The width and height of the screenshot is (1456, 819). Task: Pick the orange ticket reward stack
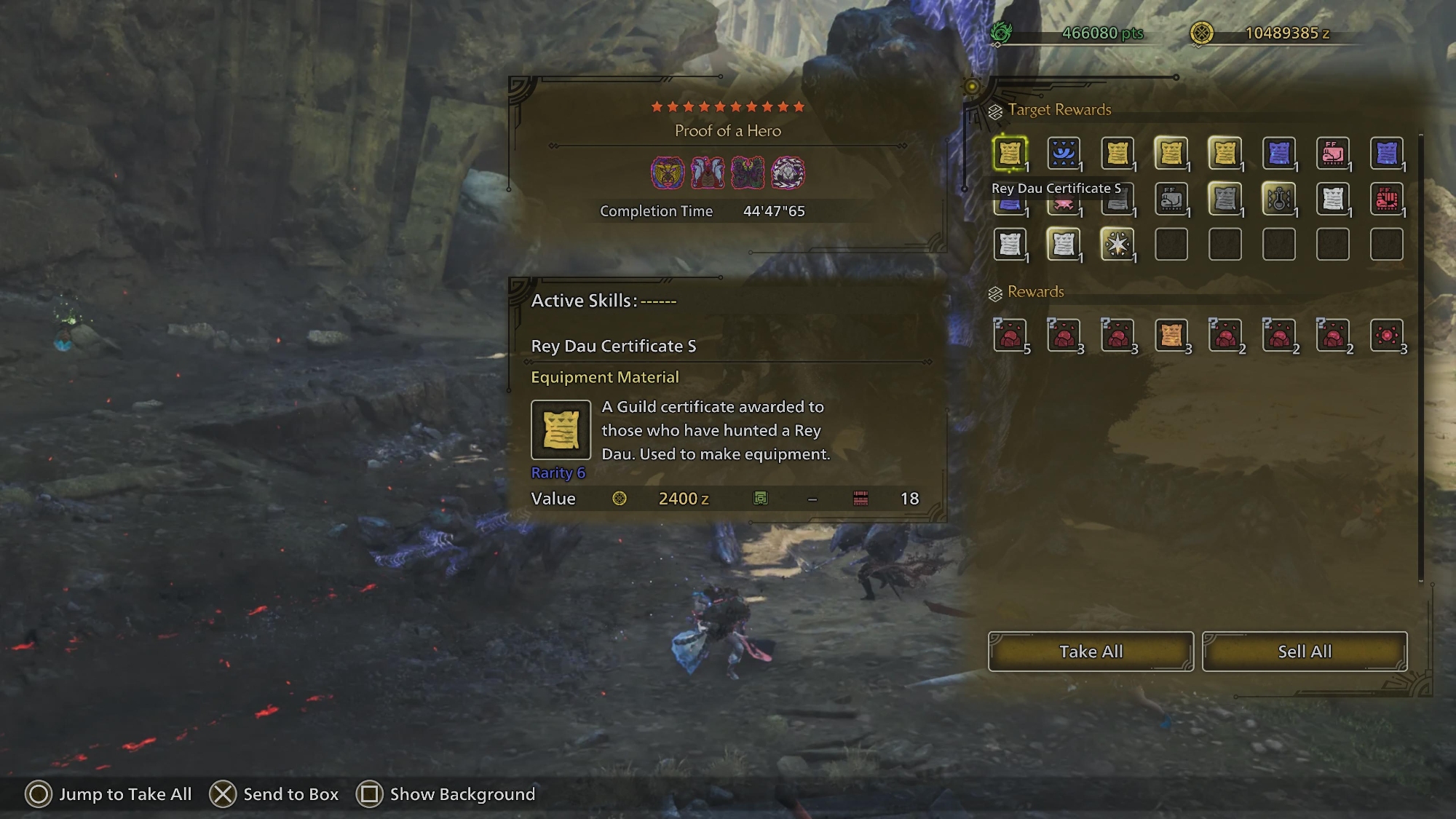[x=1171, y=336]
